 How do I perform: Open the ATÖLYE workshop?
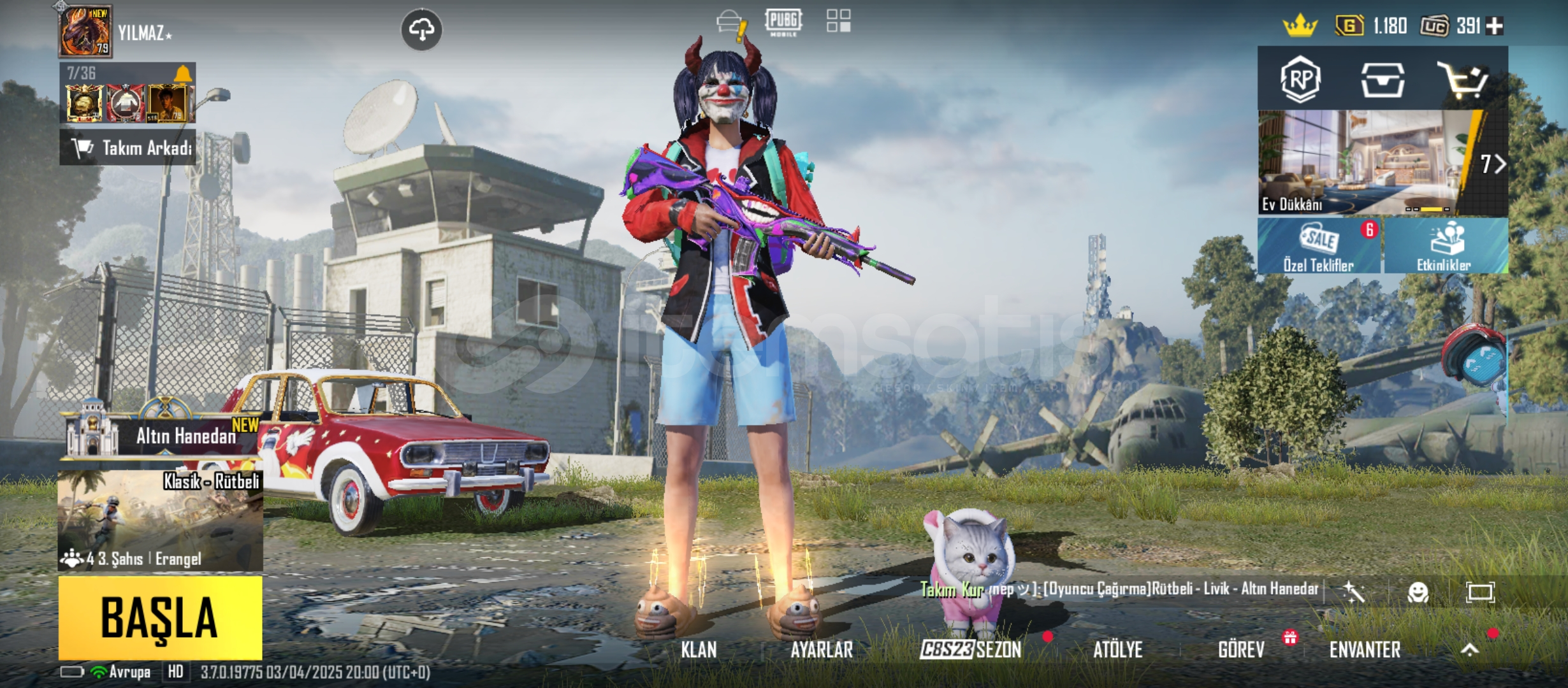point(1118,650)
